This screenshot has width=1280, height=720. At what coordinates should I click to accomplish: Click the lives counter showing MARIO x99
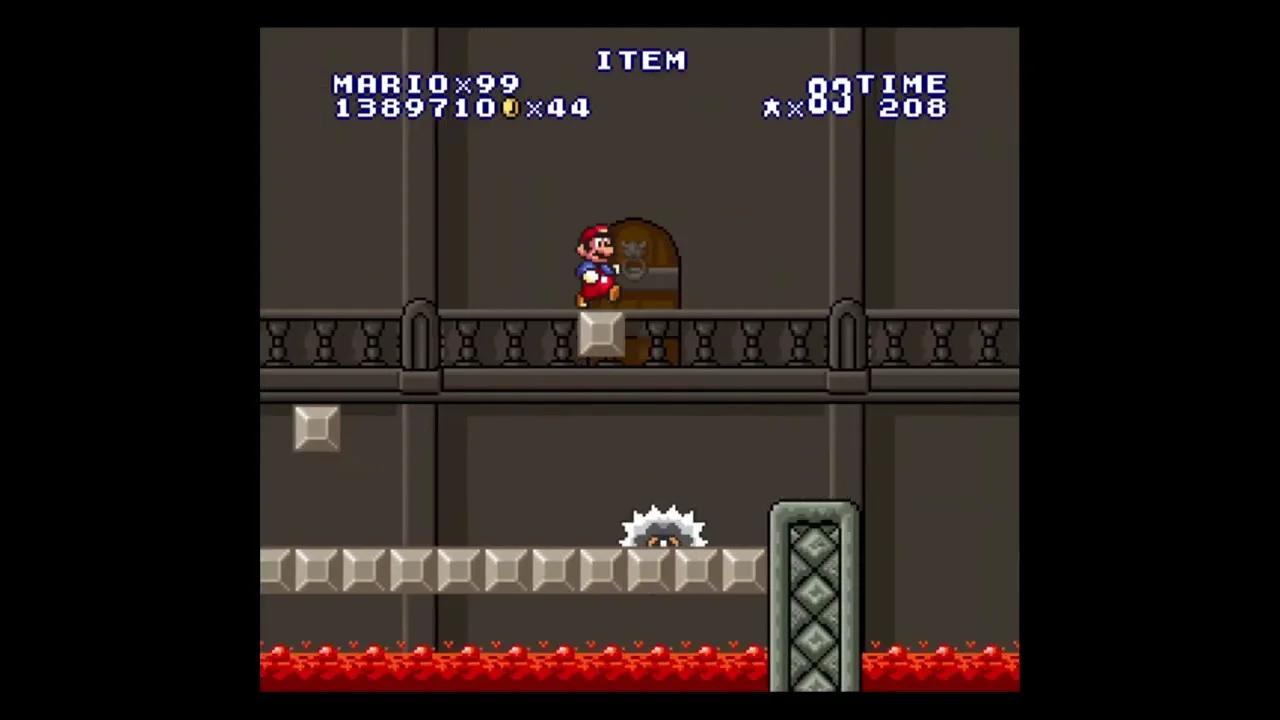coord(425,84)
